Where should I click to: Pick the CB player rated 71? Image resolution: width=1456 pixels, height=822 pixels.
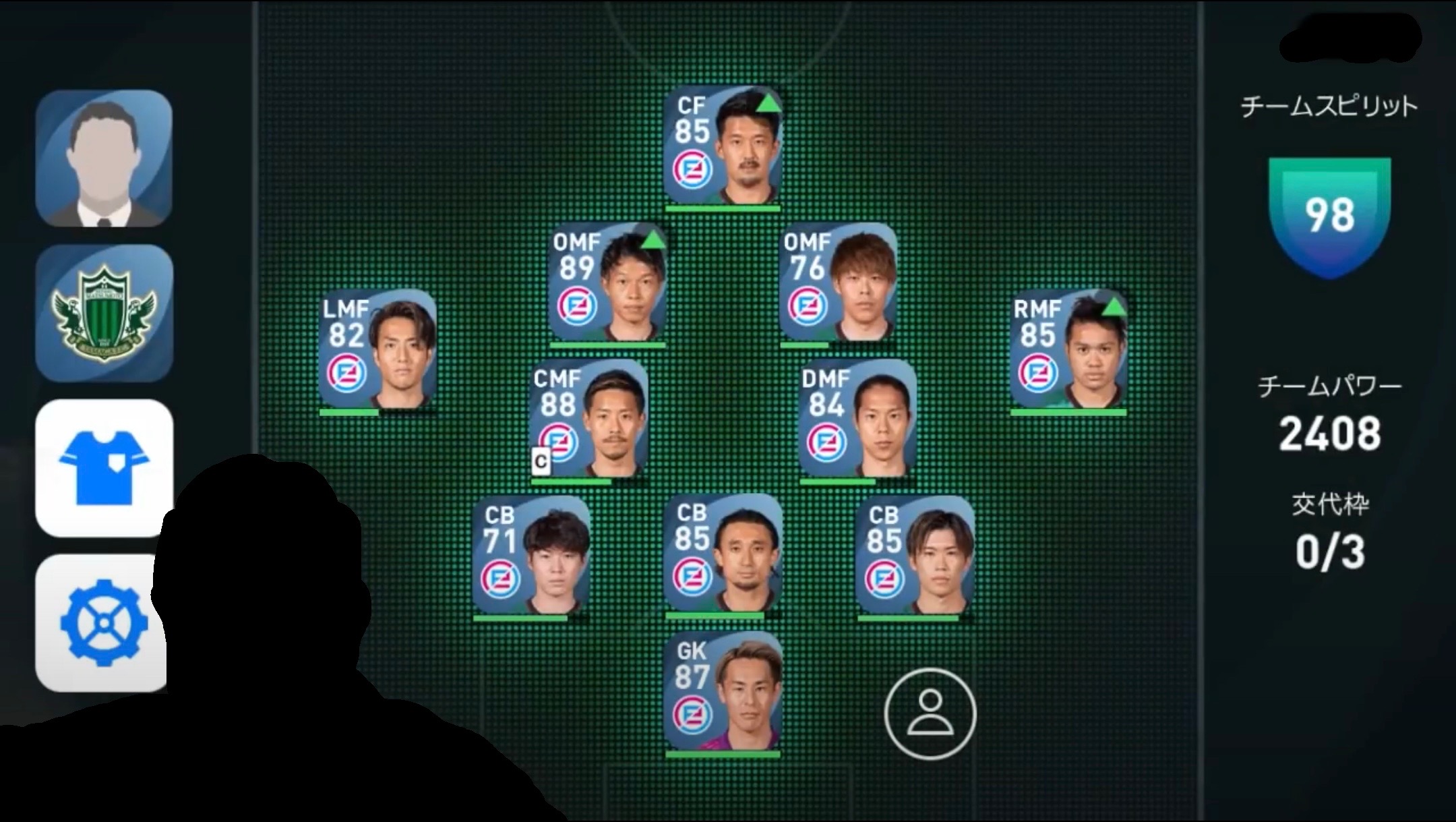pyautogui.click(x=531, y=556)
